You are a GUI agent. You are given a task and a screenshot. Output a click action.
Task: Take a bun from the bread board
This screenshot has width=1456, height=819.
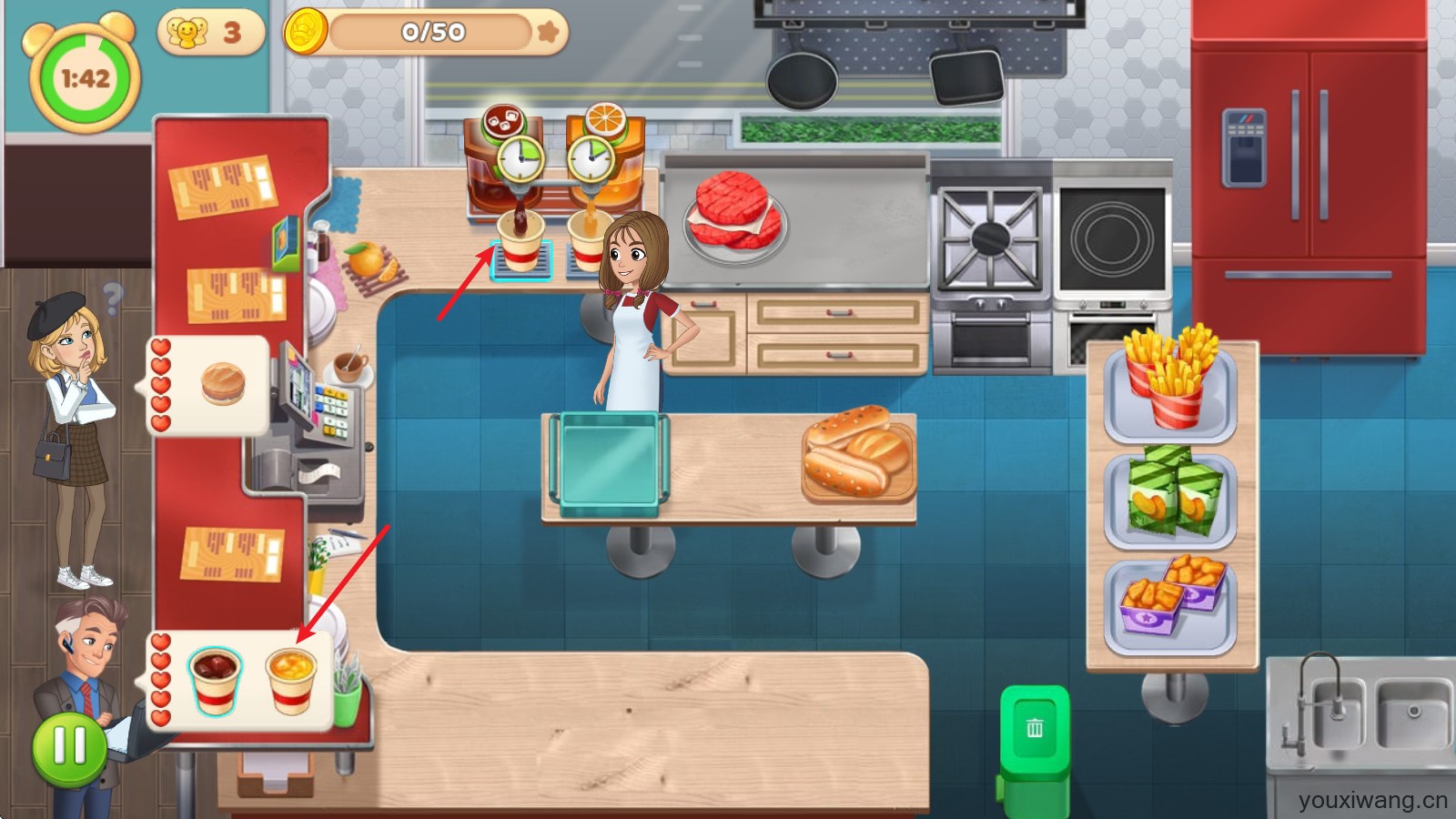point(858,452)
